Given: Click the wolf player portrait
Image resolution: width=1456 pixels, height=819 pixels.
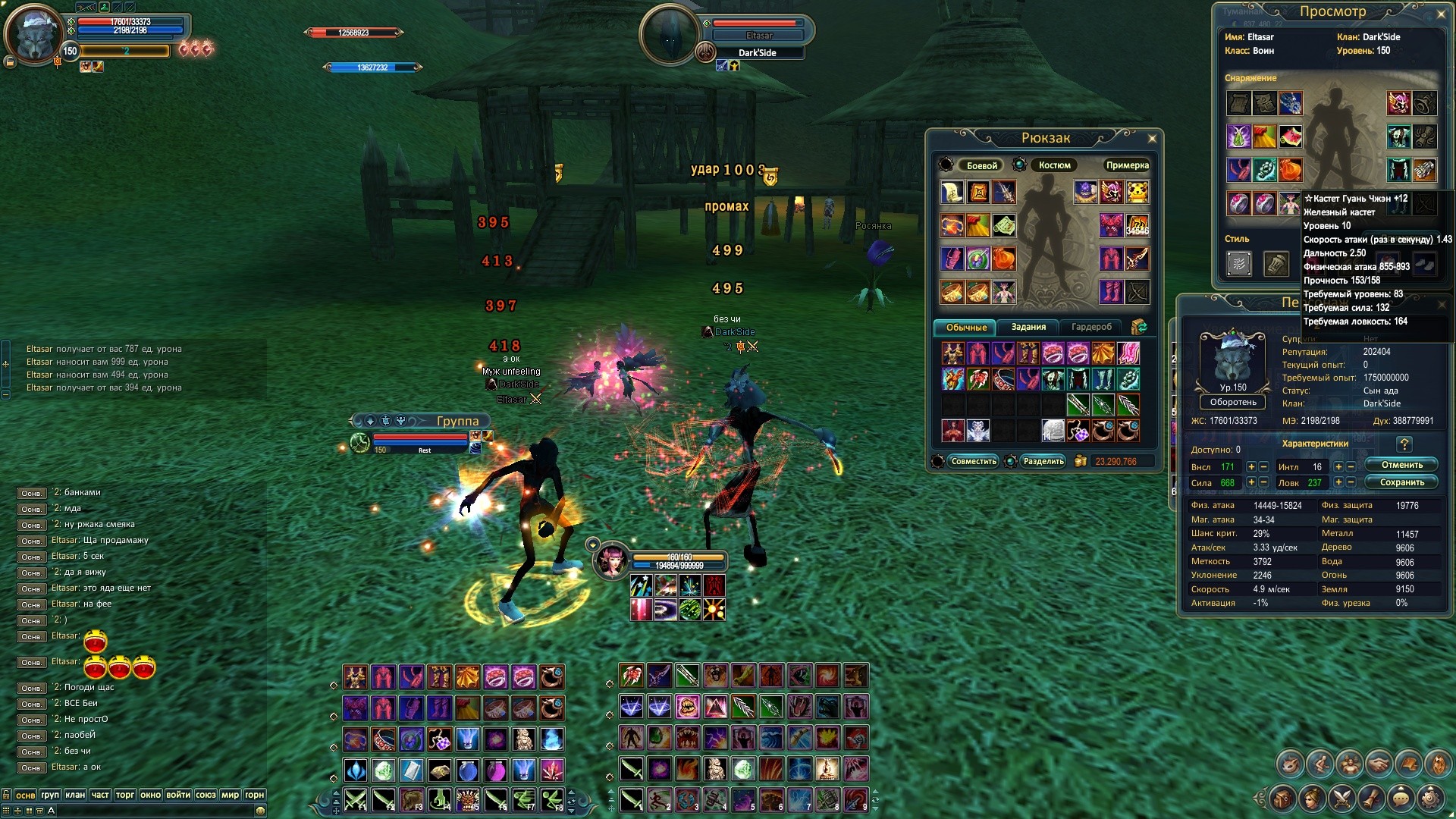Looking at the screenshot, I should click(34, 34).
